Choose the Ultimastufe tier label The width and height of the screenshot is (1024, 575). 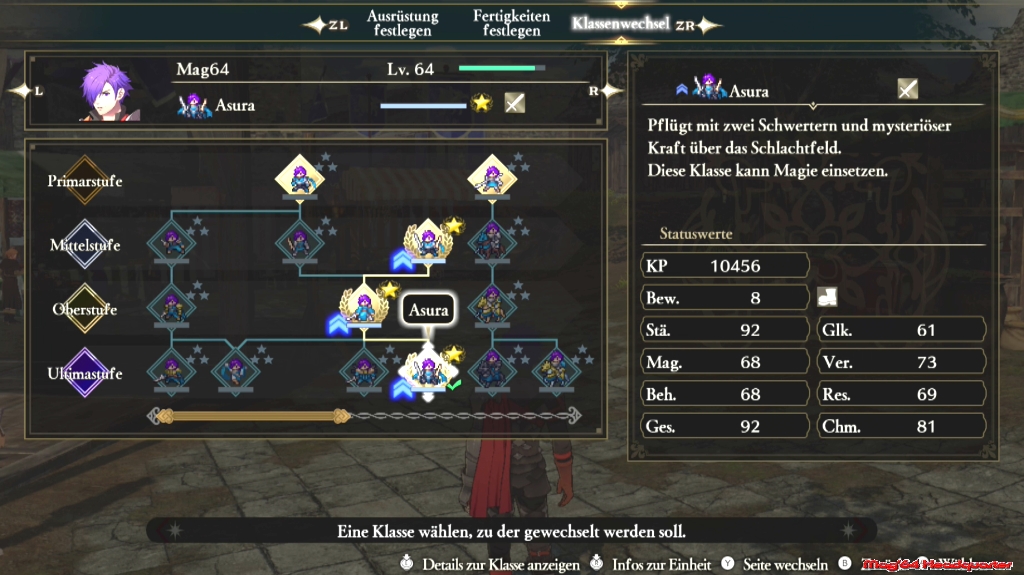(x=85, y=374)
